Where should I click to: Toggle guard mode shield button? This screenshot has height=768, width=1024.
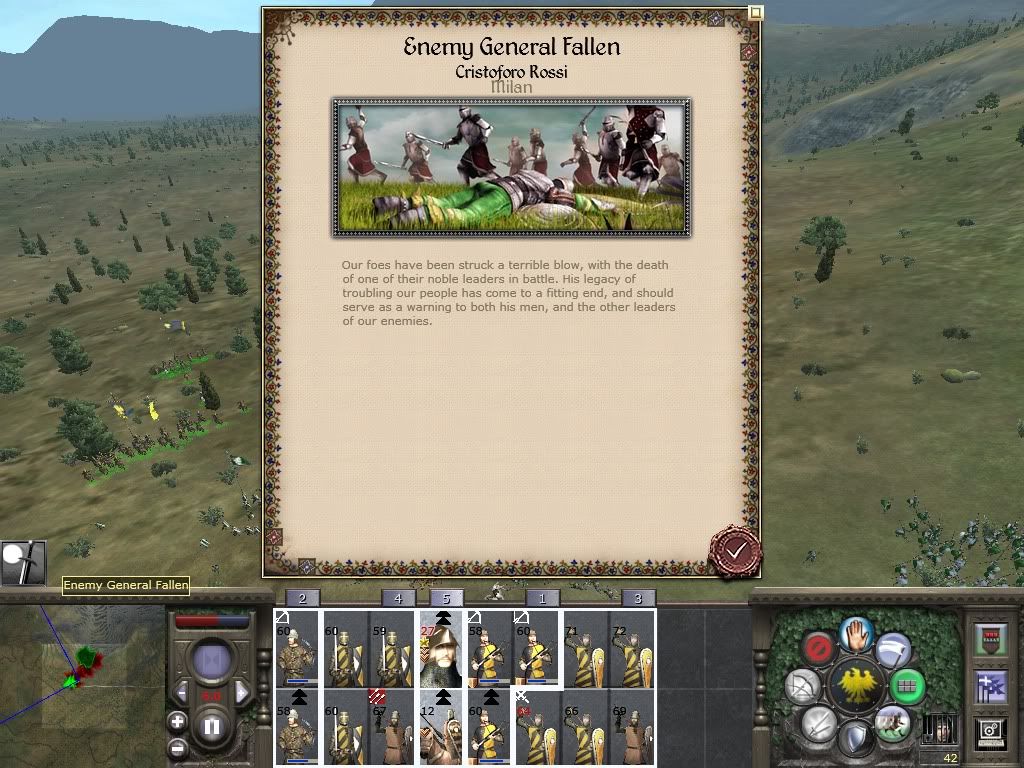[856, 740]
